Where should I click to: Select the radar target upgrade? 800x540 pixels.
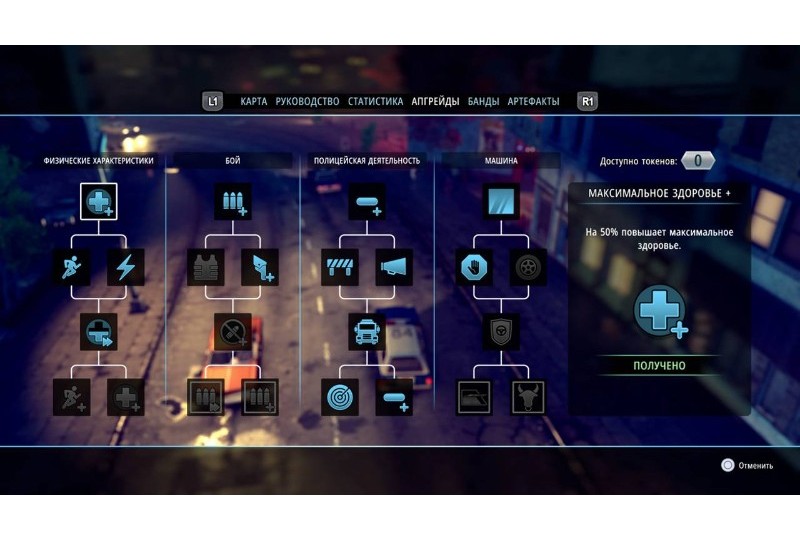(340, 396)
